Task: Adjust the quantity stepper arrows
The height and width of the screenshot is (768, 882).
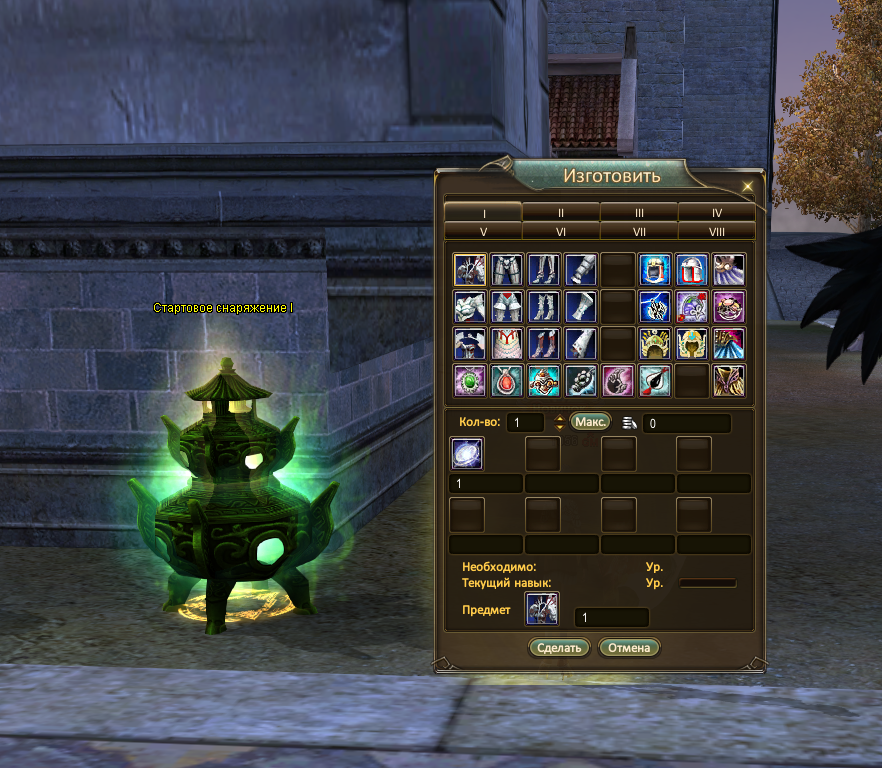Action: point(559,423)
